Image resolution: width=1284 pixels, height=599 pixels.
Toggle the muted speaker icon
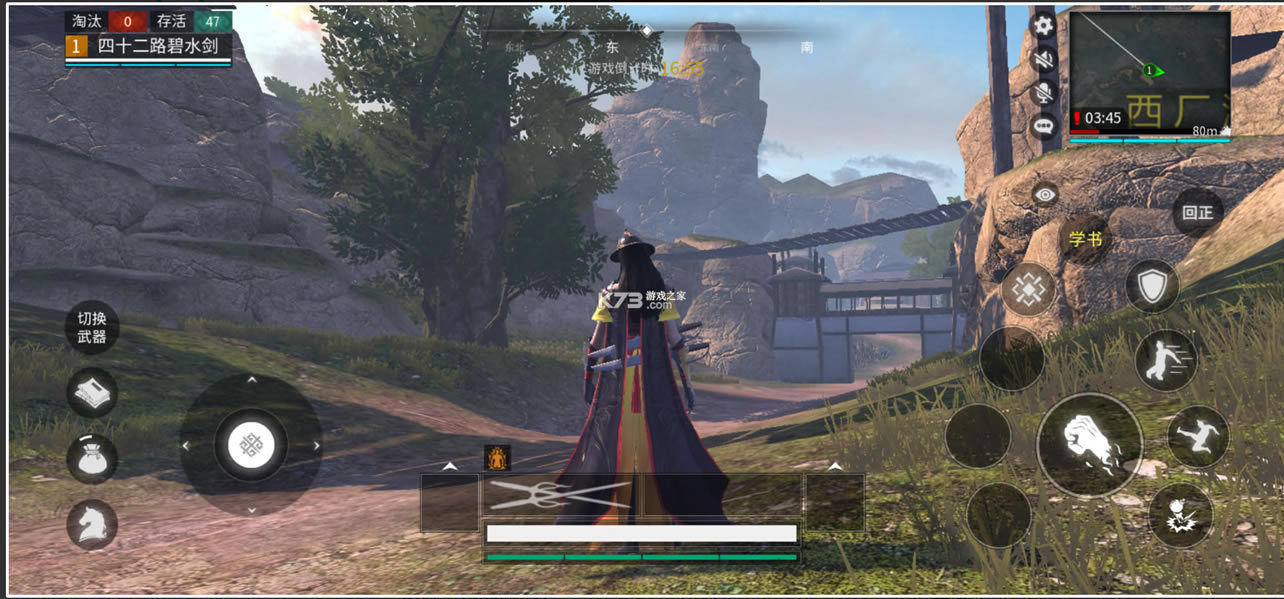[1044, 60]
